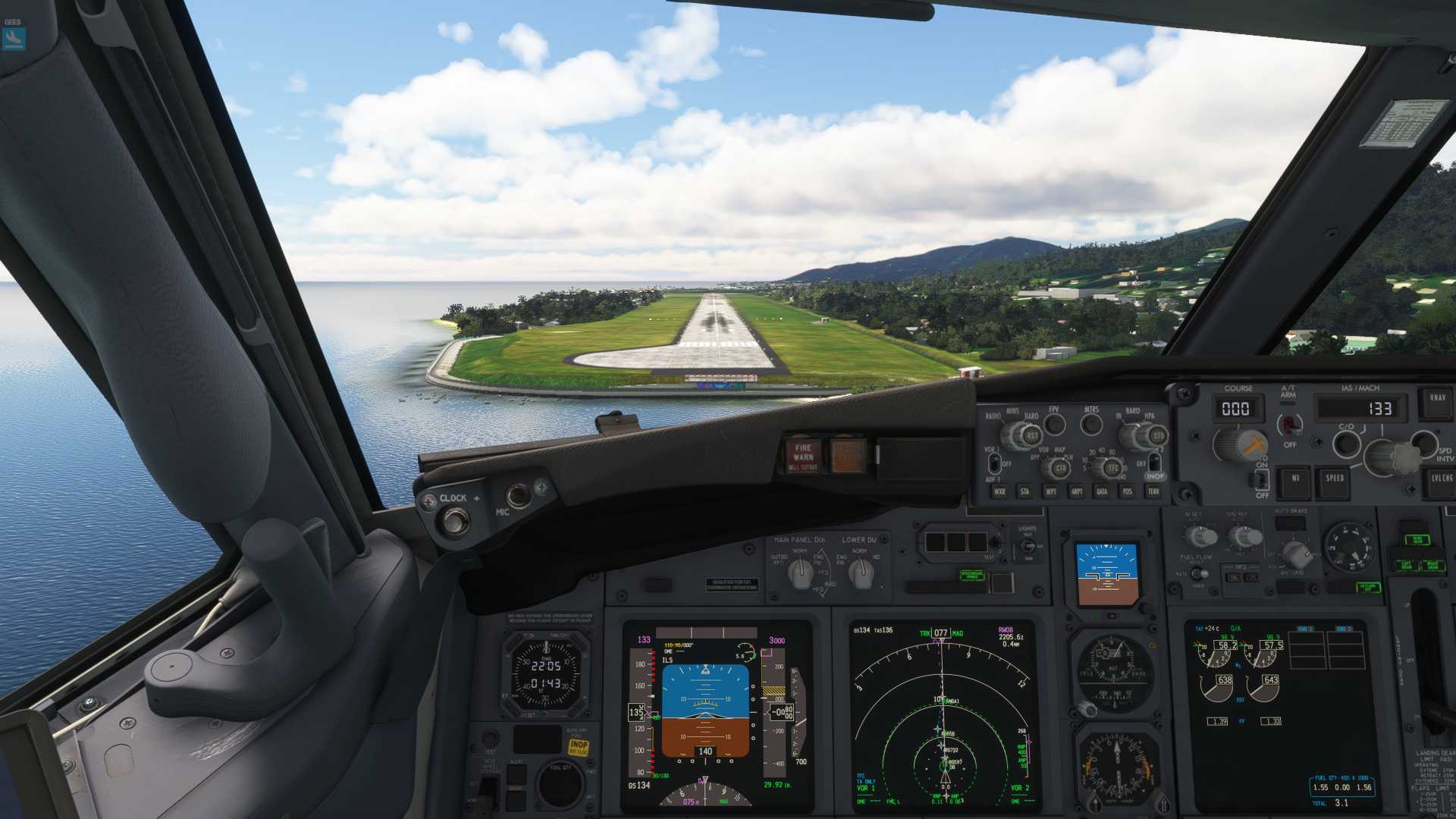
Task: Push the CLOCK button on the glareshield
Action: pyautogui.click(x=455, y=521)
